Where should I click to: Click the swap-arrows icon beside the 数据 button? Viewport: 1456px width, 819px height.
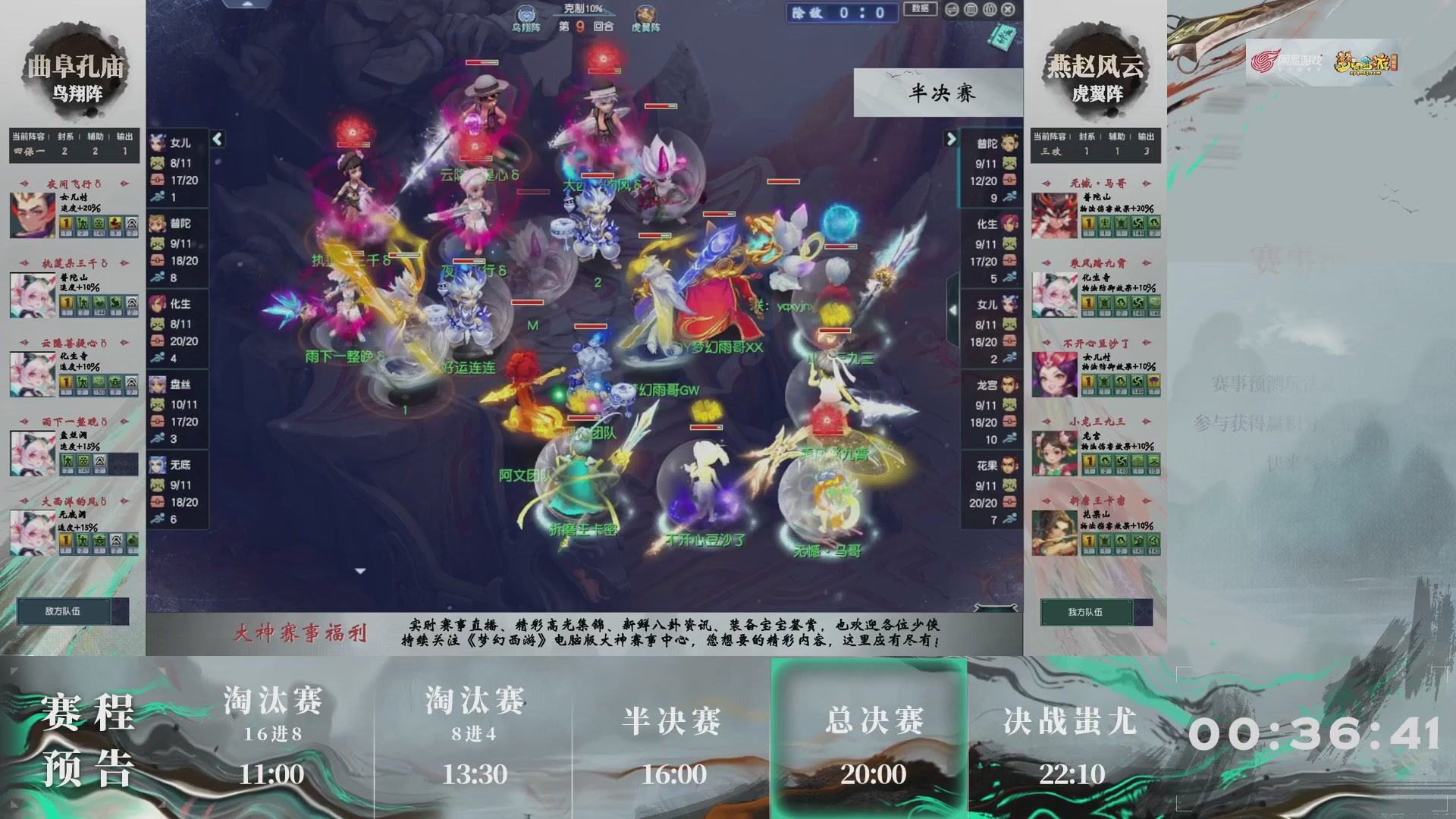tap(952, 10)
